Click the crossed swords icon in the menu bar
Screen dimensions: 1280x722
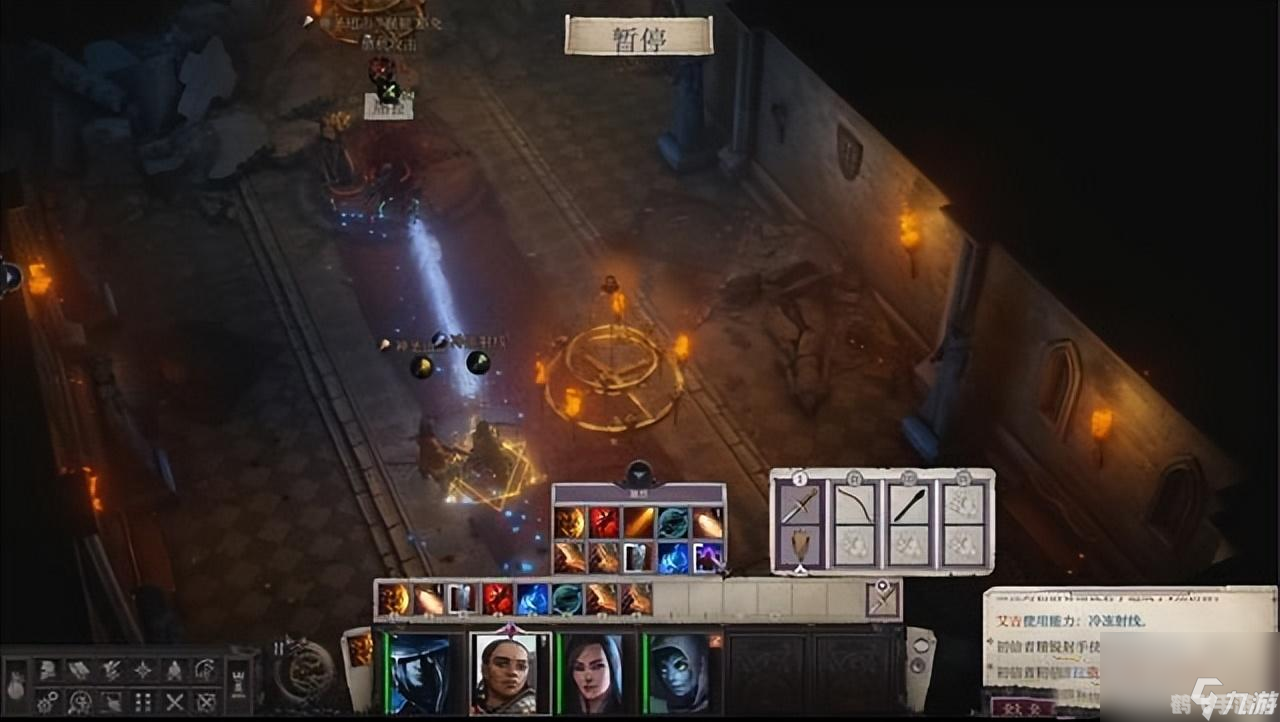(x=175, y=702)
